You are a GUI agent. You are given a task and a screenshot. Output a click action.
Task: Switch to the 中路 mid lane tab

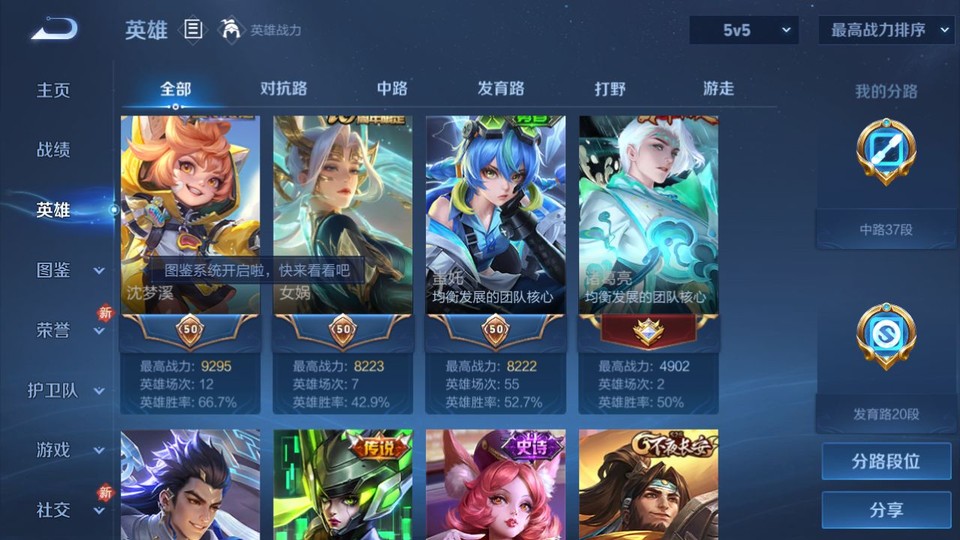coord(392,89)
